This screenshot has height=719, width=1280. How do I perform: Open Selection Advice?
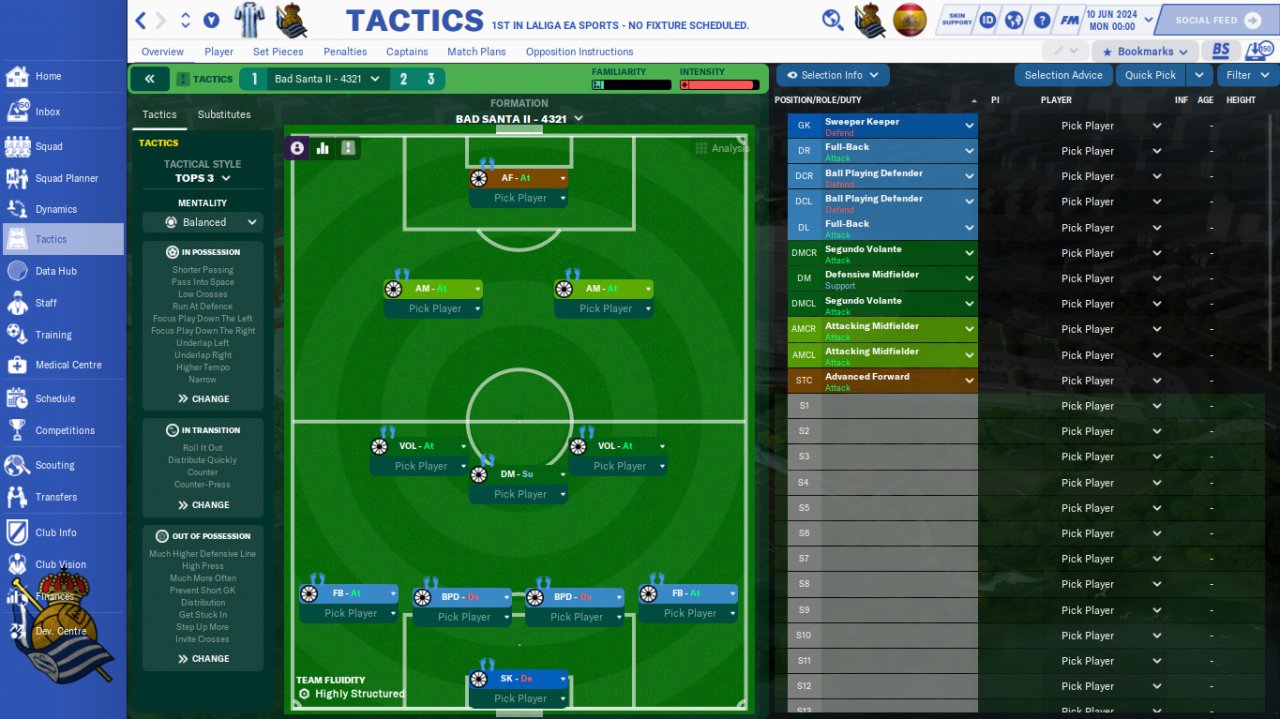(1063, 75)
